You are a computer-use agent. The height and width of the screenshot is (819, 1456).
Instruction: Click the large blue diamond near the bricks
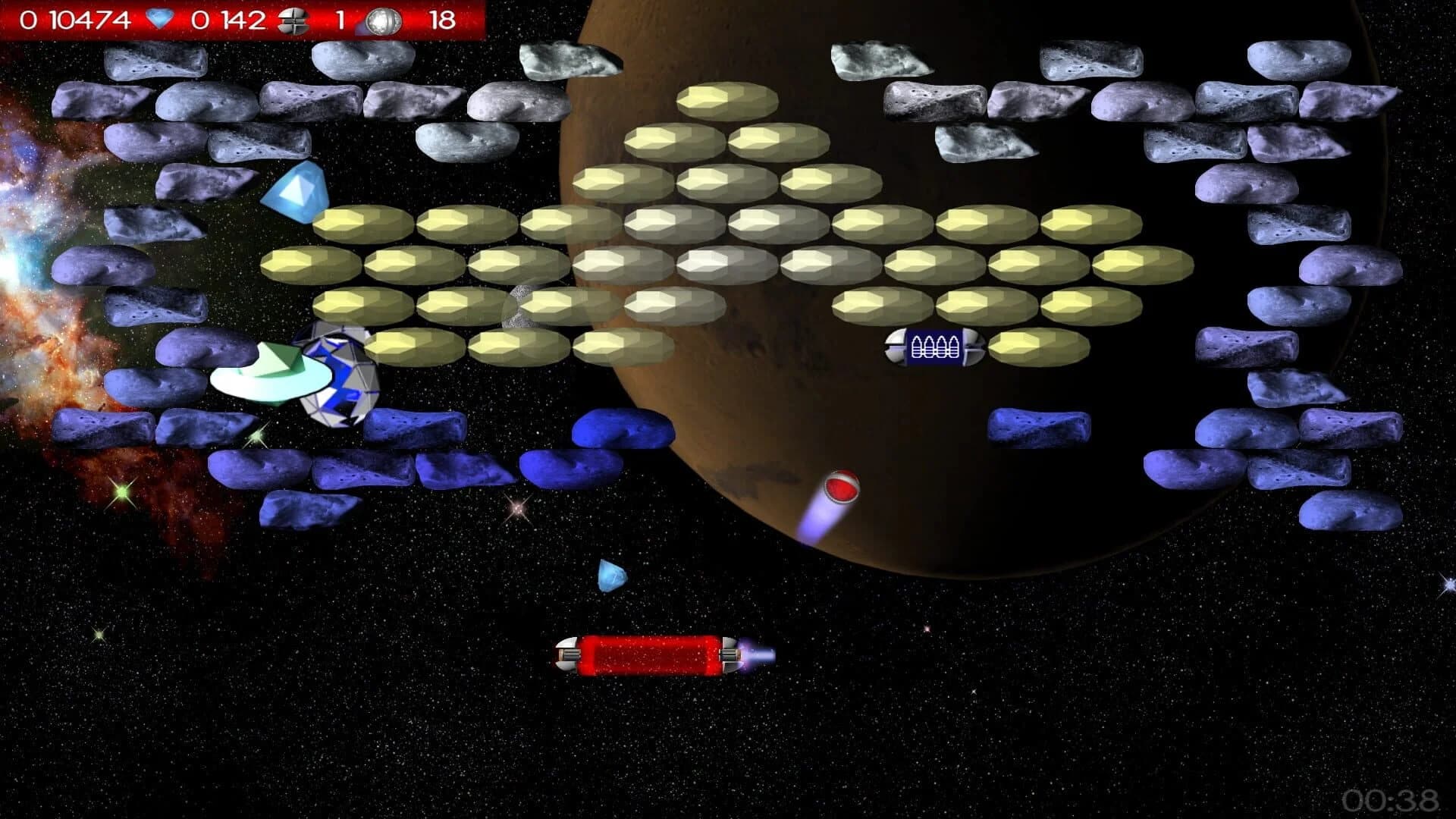point(297,190)
